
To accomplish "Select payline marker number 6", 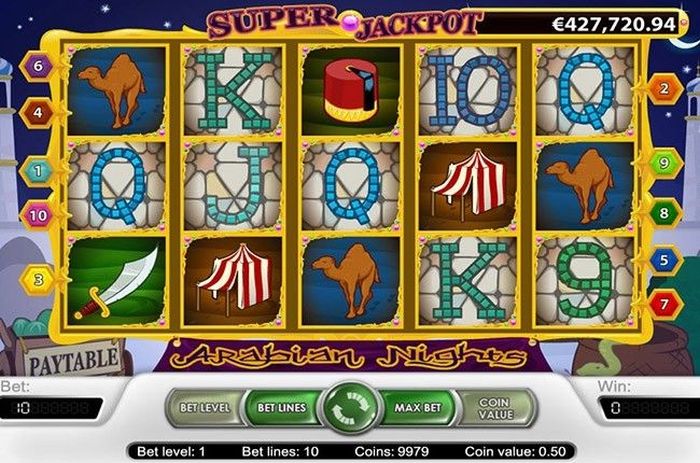I will pos(37,68).
